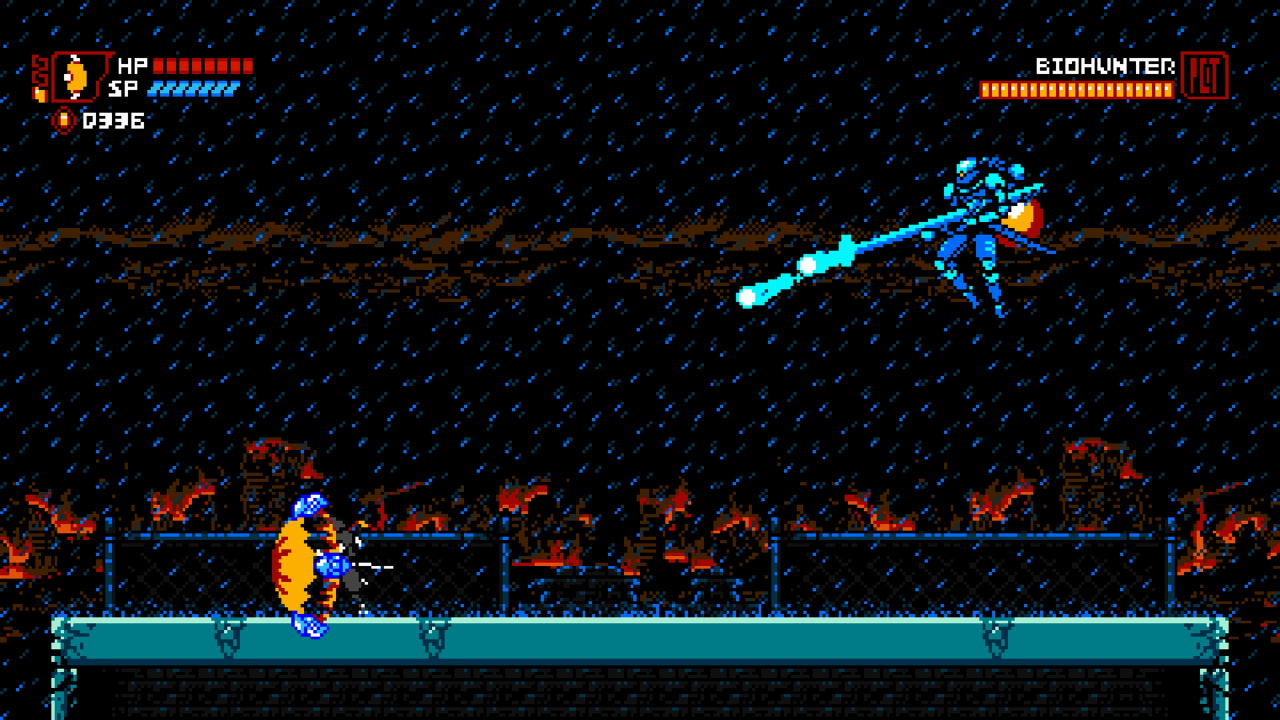Click the money counter reading 0336

[x=115, y=121]
